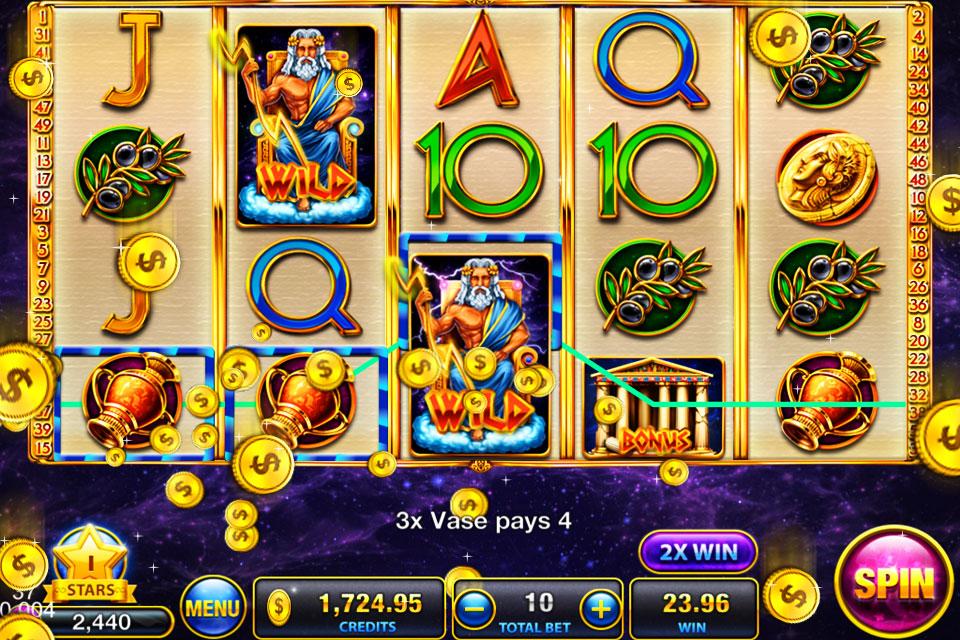Image resolution: width=960 pixels, height=640 pixels.
Task: Open the blue MENU button
Action: 213,607
